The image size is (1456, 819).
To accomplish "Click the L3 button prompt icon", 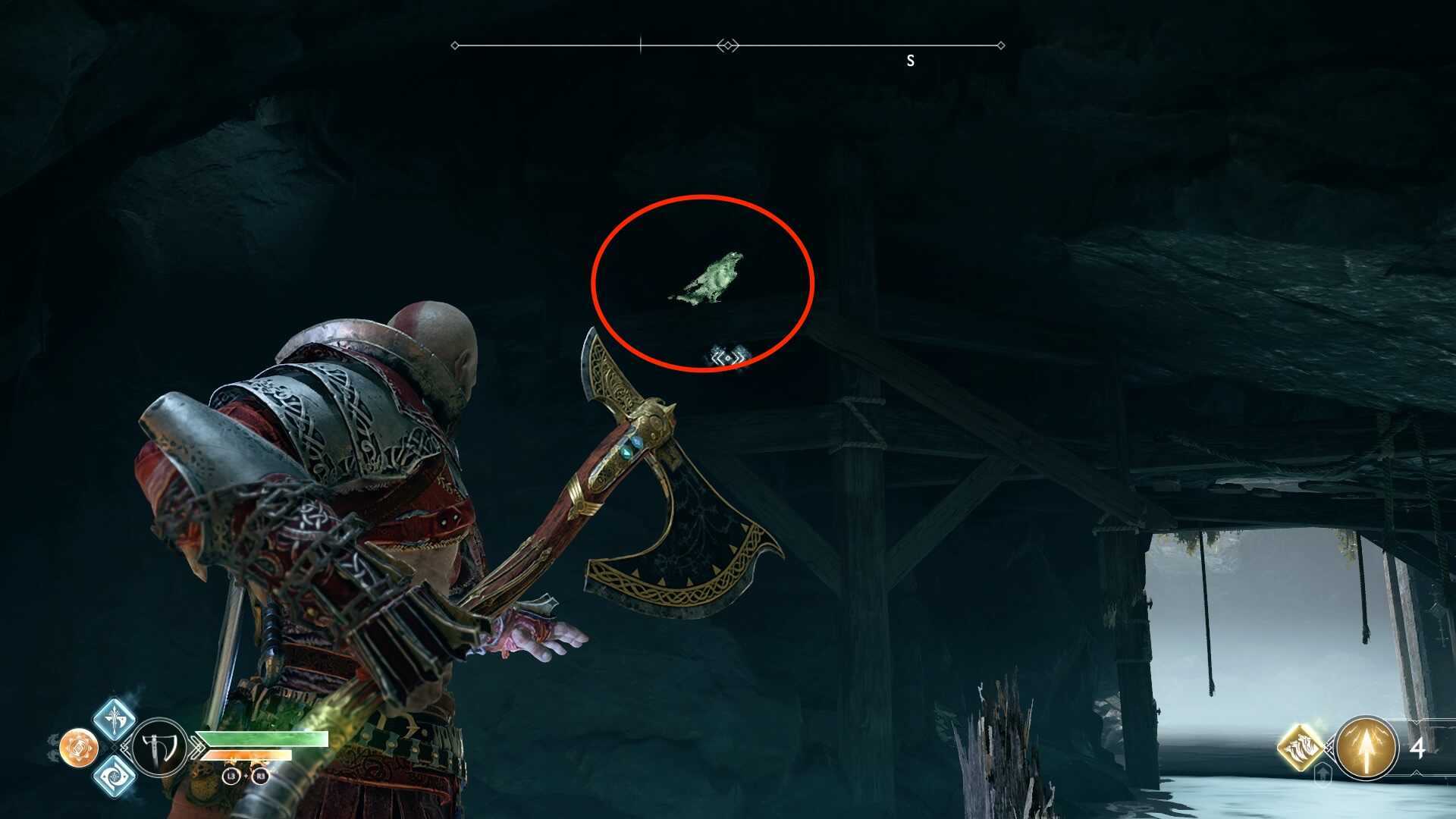I will point(231,777).
